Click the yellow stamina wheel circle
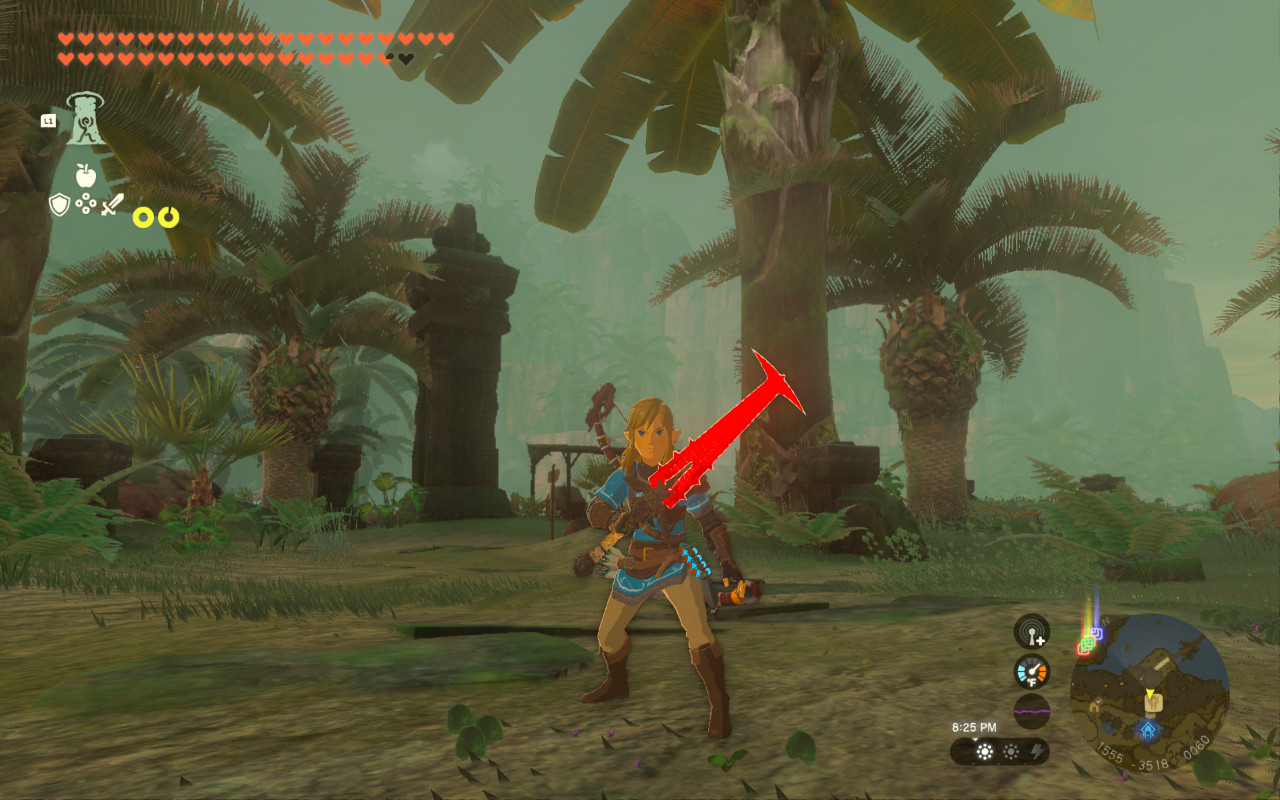 [144, 216]
